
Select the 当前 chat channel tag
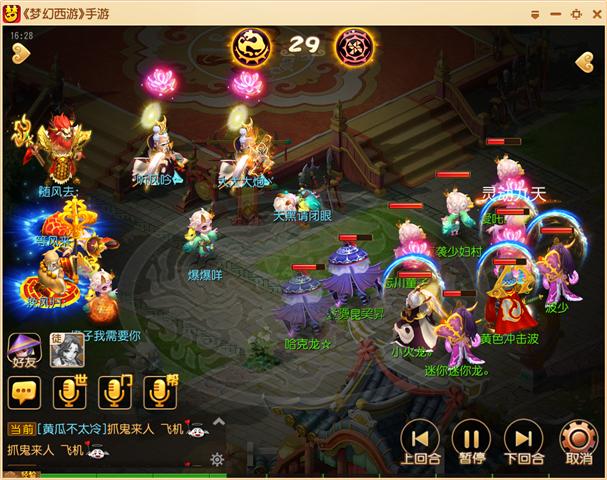pos(21,429)
